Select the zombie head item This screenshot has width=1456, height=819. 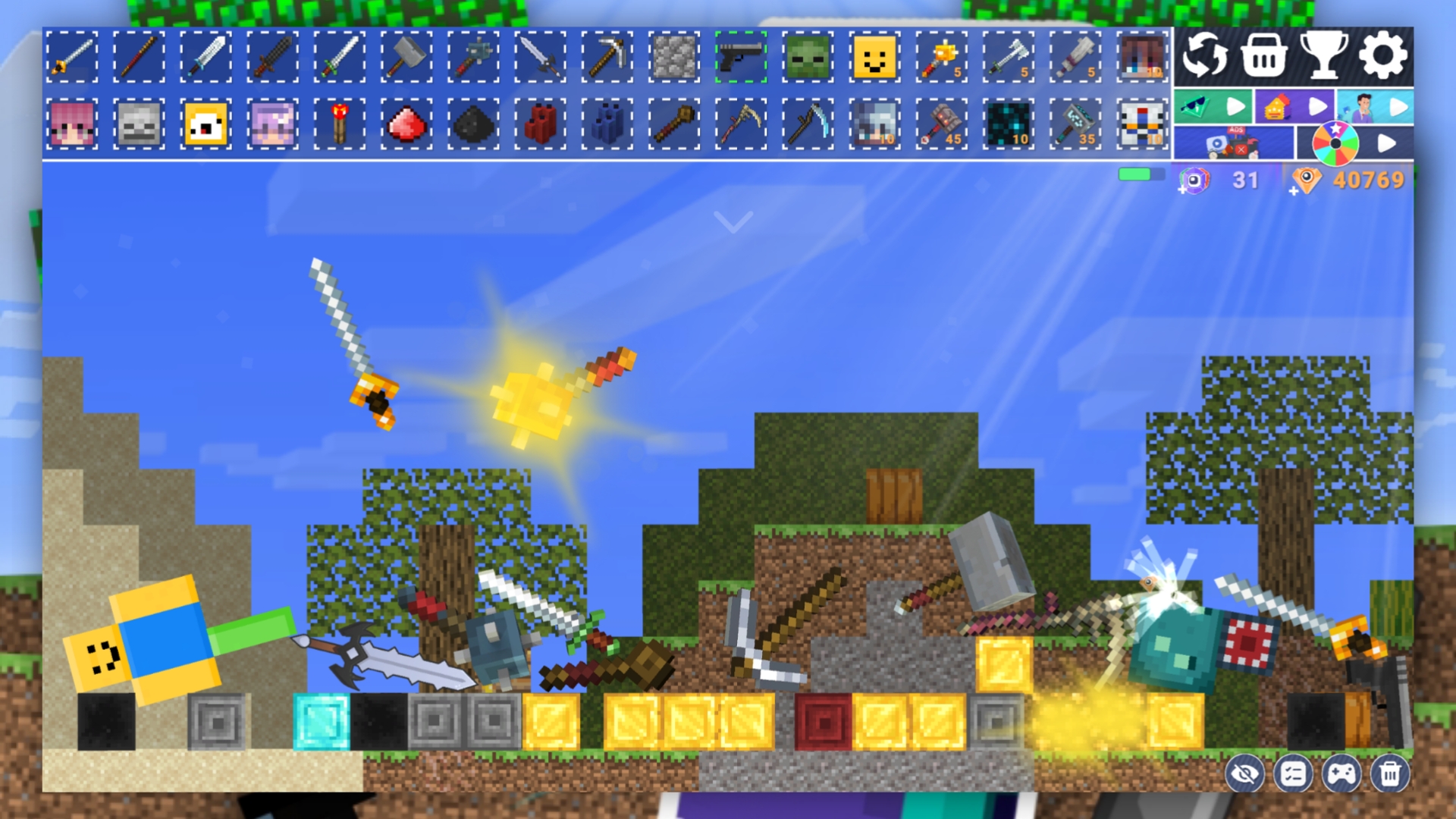tap(807, 58)
